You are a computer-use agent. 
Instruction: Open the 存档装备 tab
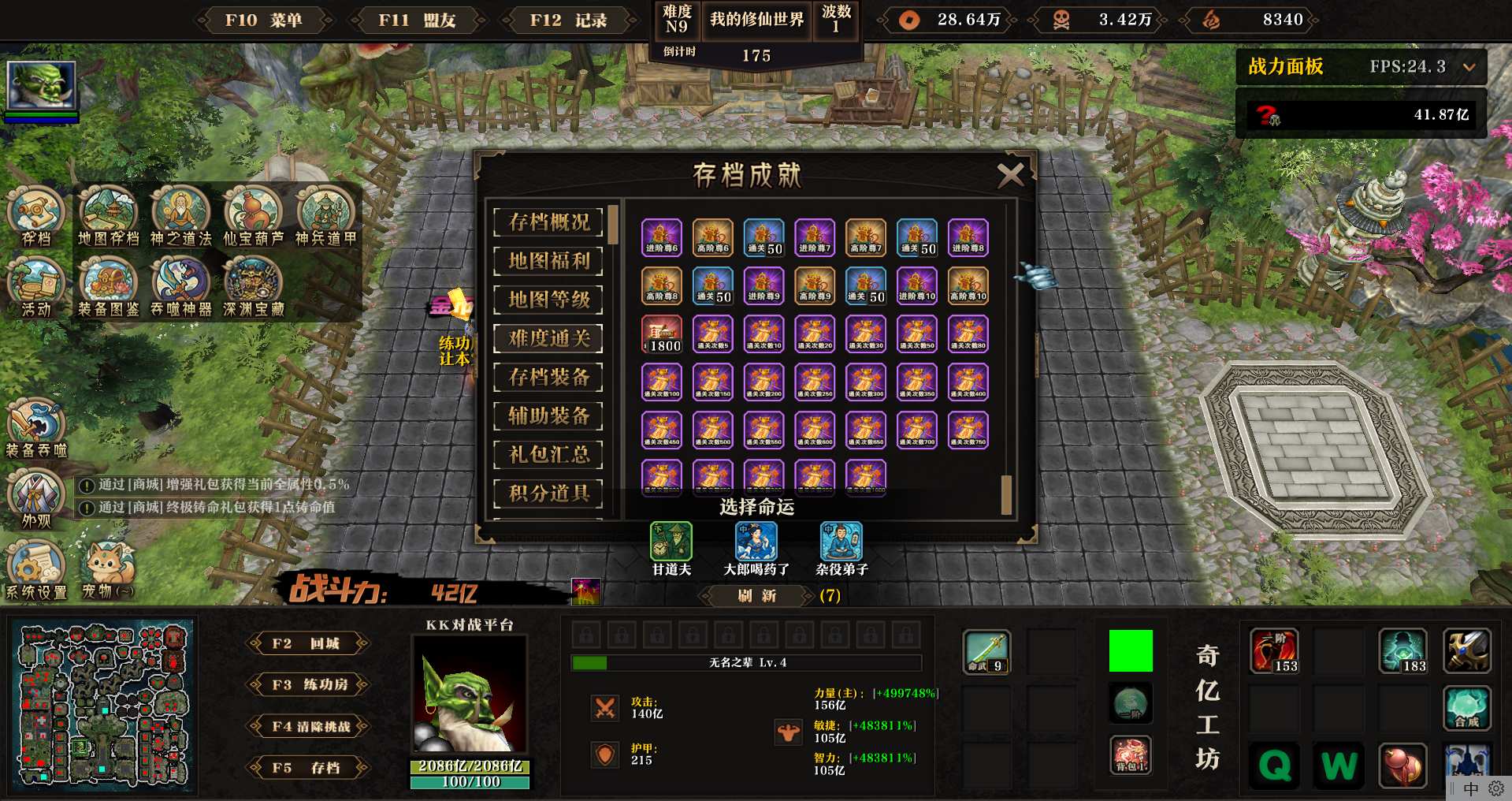coord(548,377)
